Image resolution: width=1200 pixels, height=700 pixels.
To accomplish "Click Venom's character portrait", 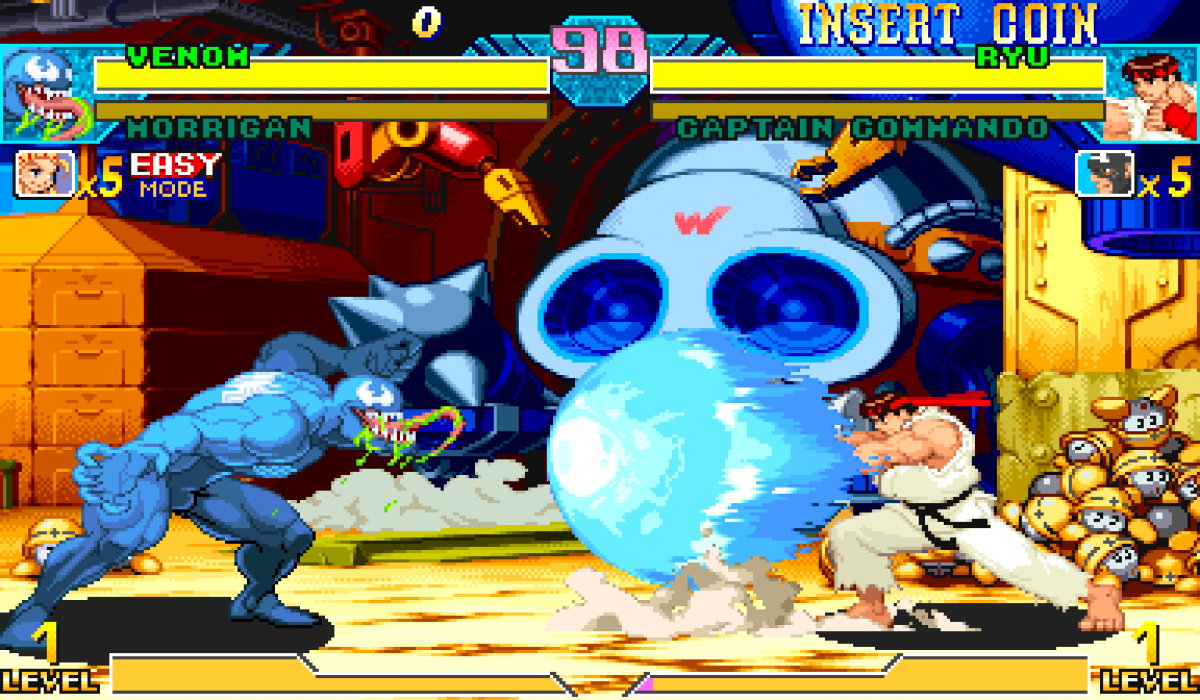I will pos(45,96).
